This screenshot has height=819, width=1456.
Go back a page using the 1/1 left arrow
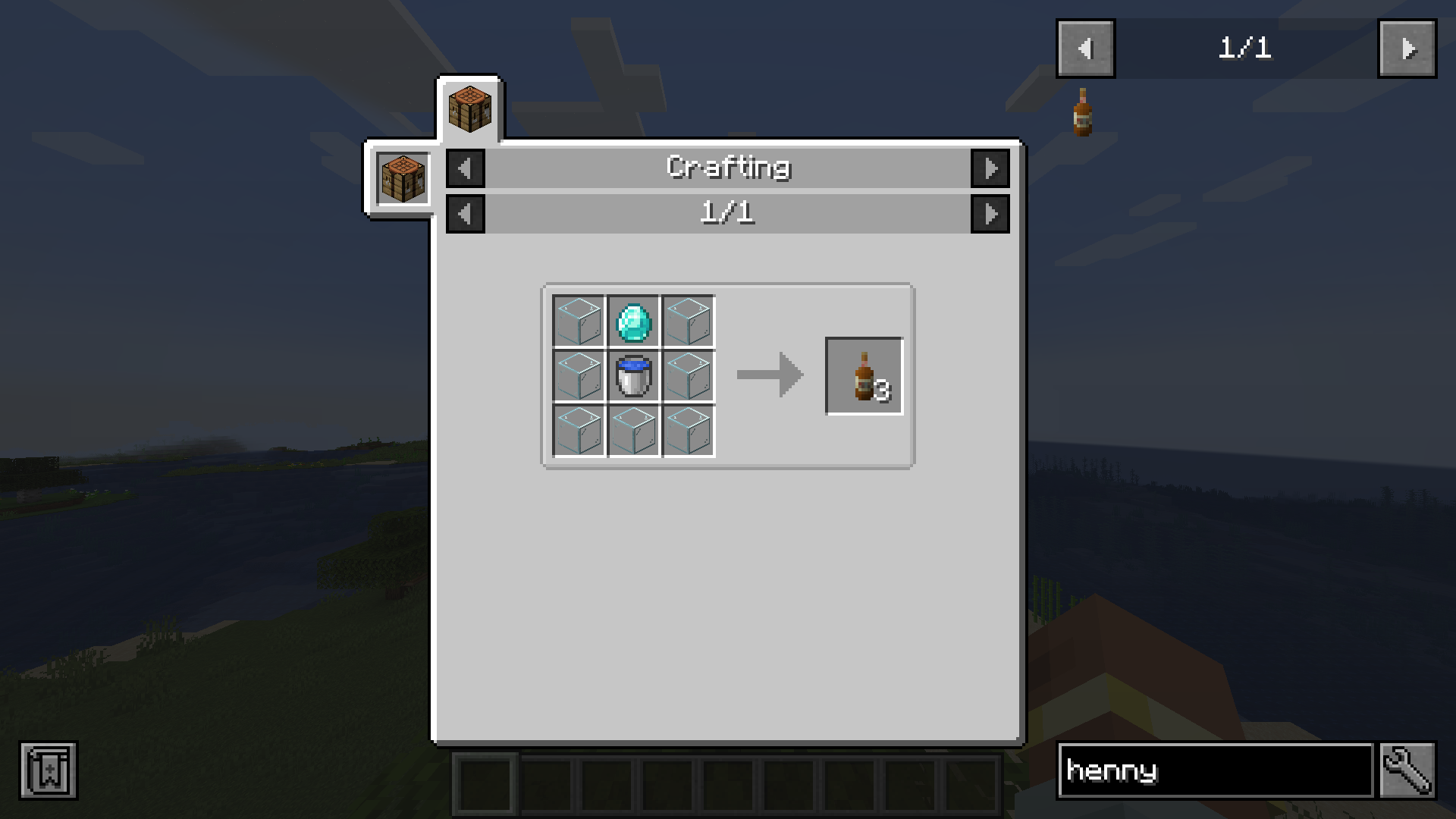pyautogui.click(x=465, y=213)
